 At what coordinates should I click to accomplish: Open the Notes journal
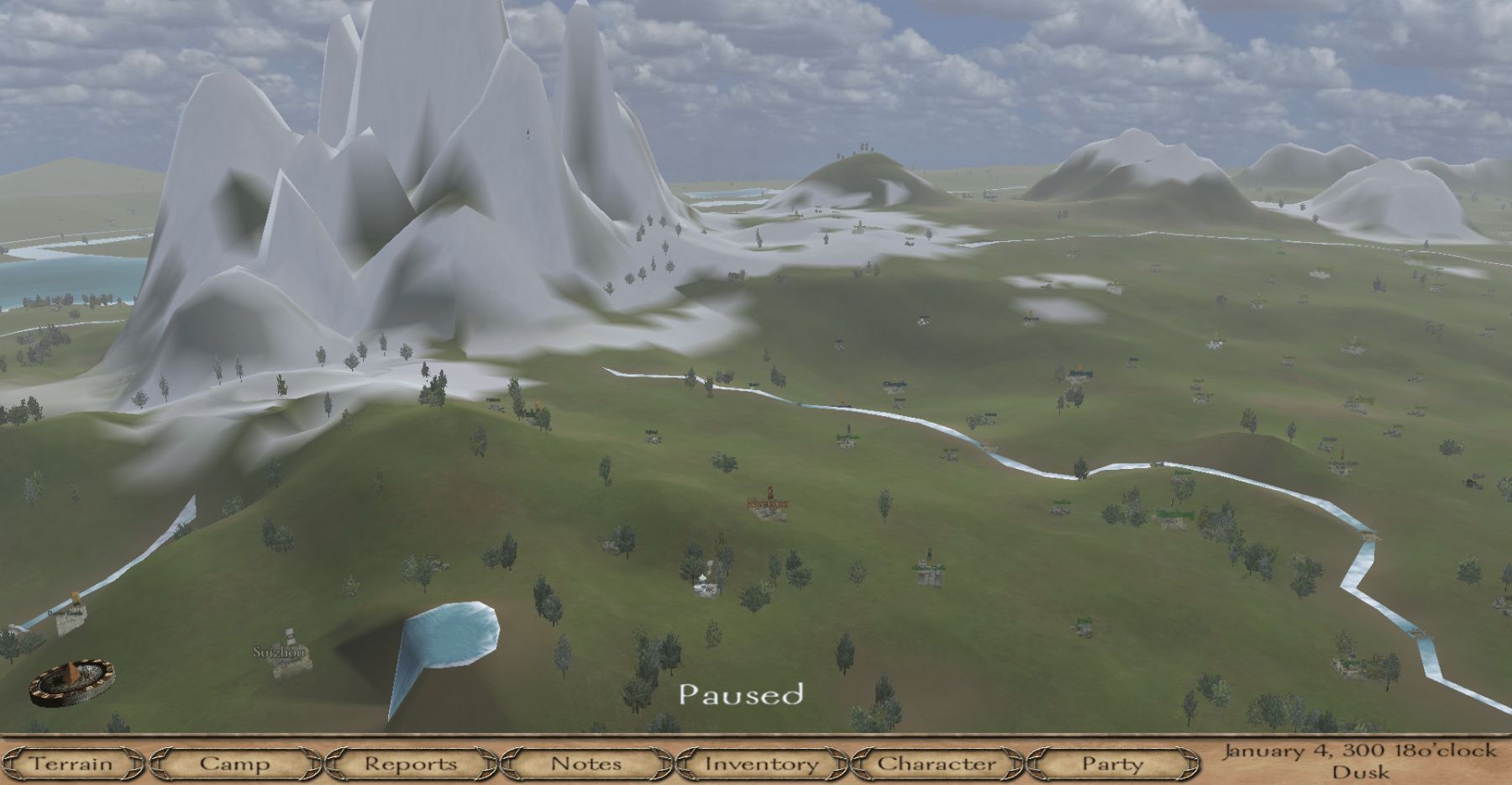click(x=586, y=764)
